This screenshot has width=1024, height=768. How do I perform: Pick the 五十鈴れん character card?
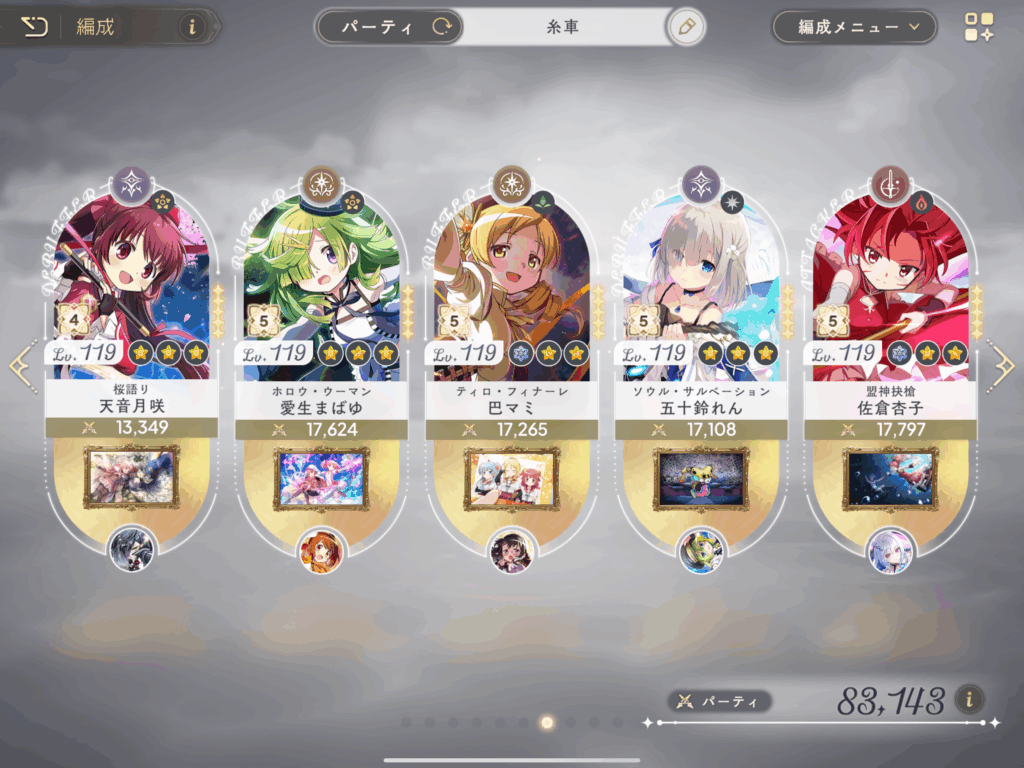701,290
